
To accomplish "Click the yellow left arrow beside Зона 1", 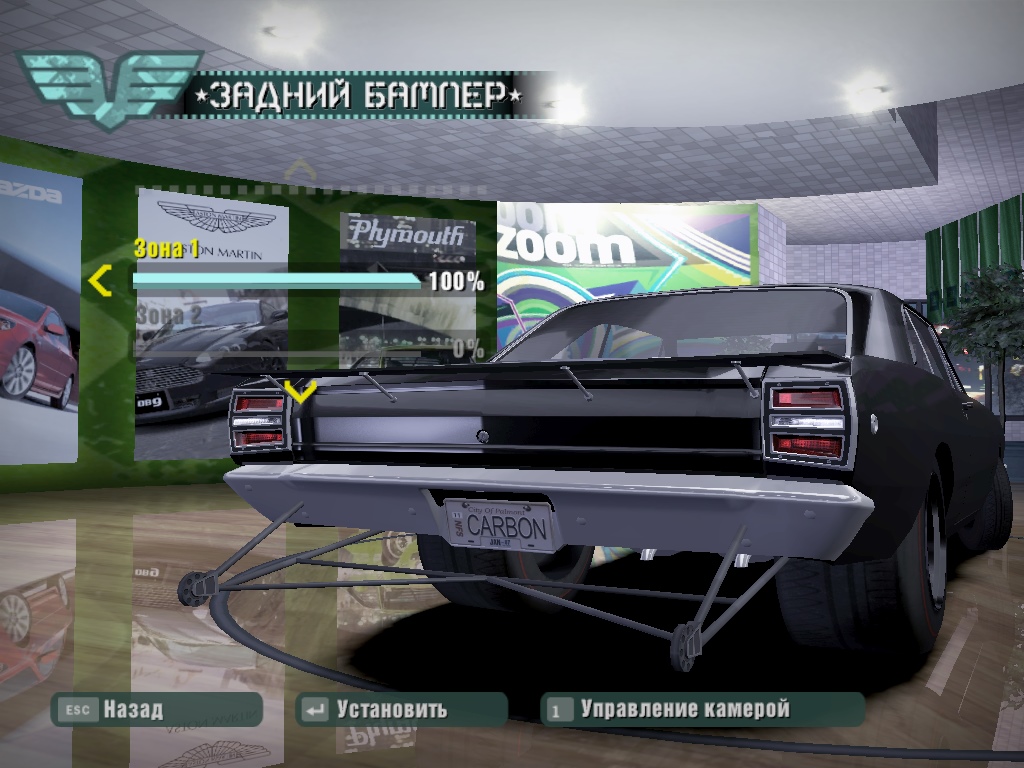I will tap(99, 281).
